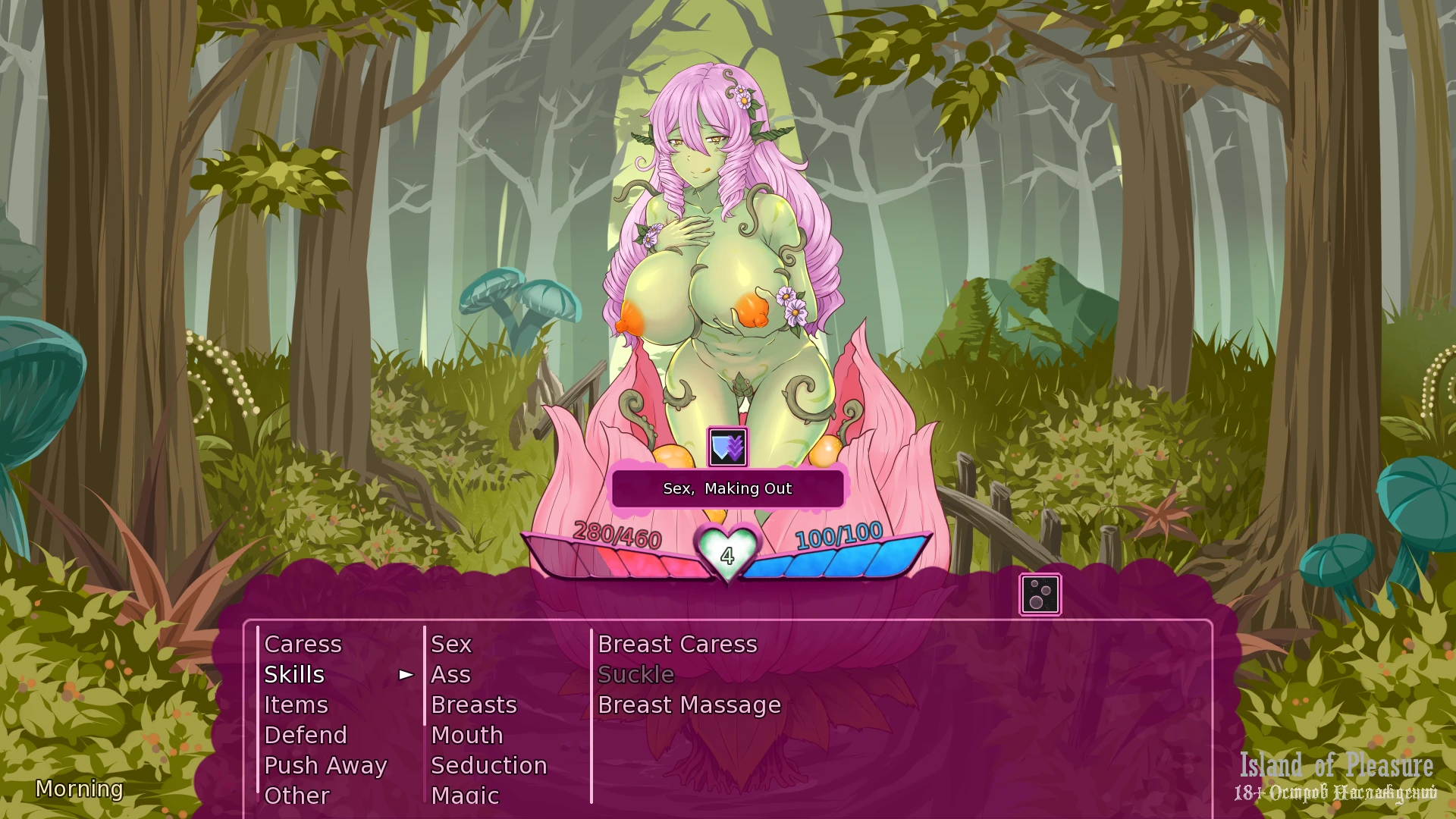Screen dimensions: 1456x819
Task: Open the Breasts skill category
Action: point(473,704)
